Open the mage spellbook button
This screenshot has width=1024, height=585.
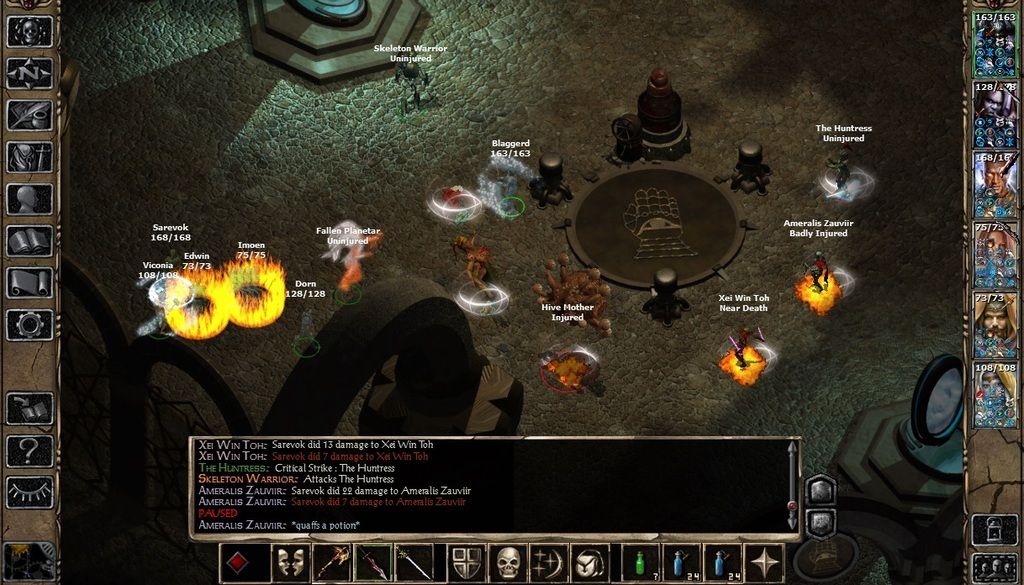[x=29, y=241]
